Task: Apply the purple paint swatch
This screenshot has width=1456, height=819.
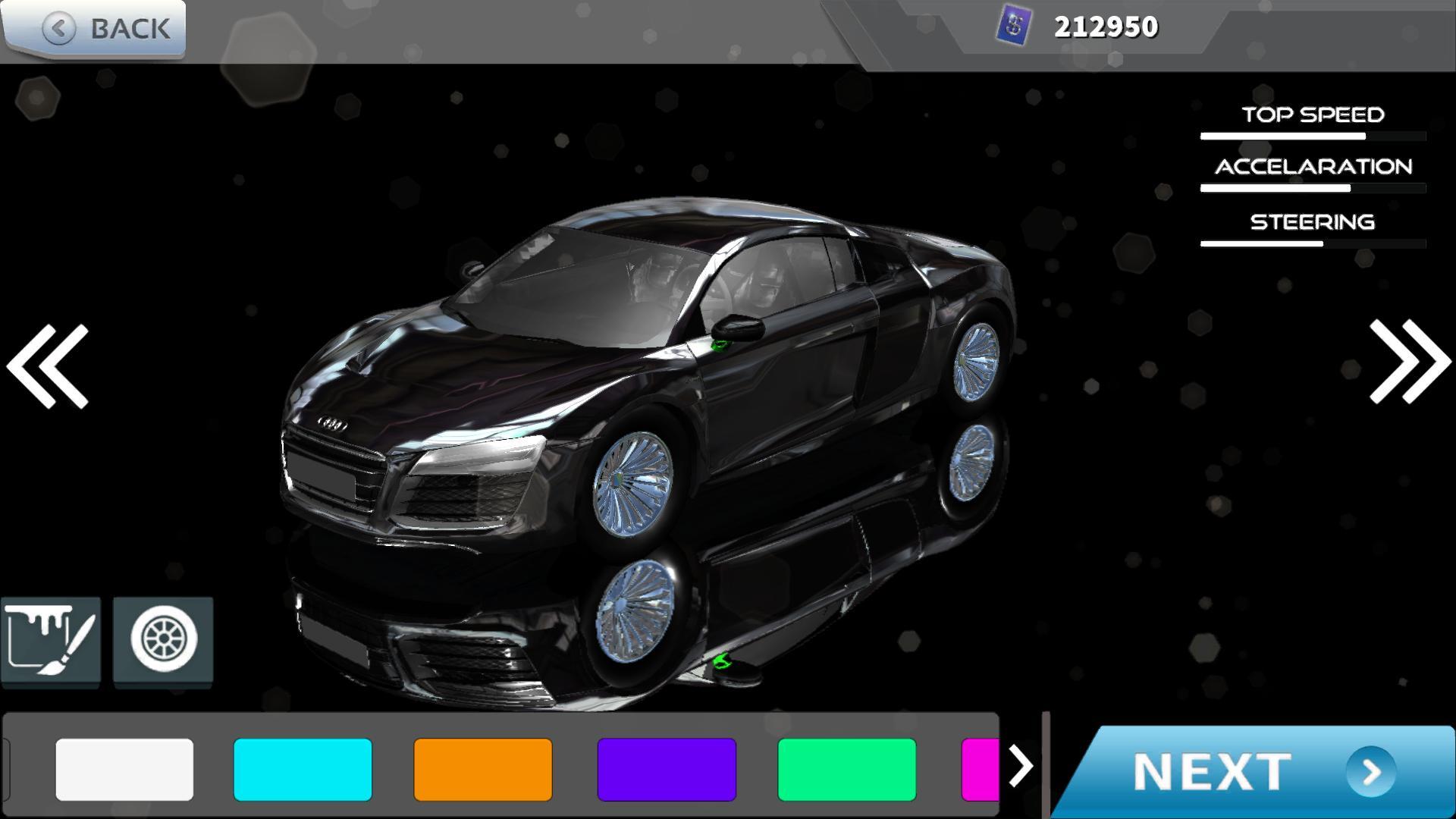Action: [667, 770]
